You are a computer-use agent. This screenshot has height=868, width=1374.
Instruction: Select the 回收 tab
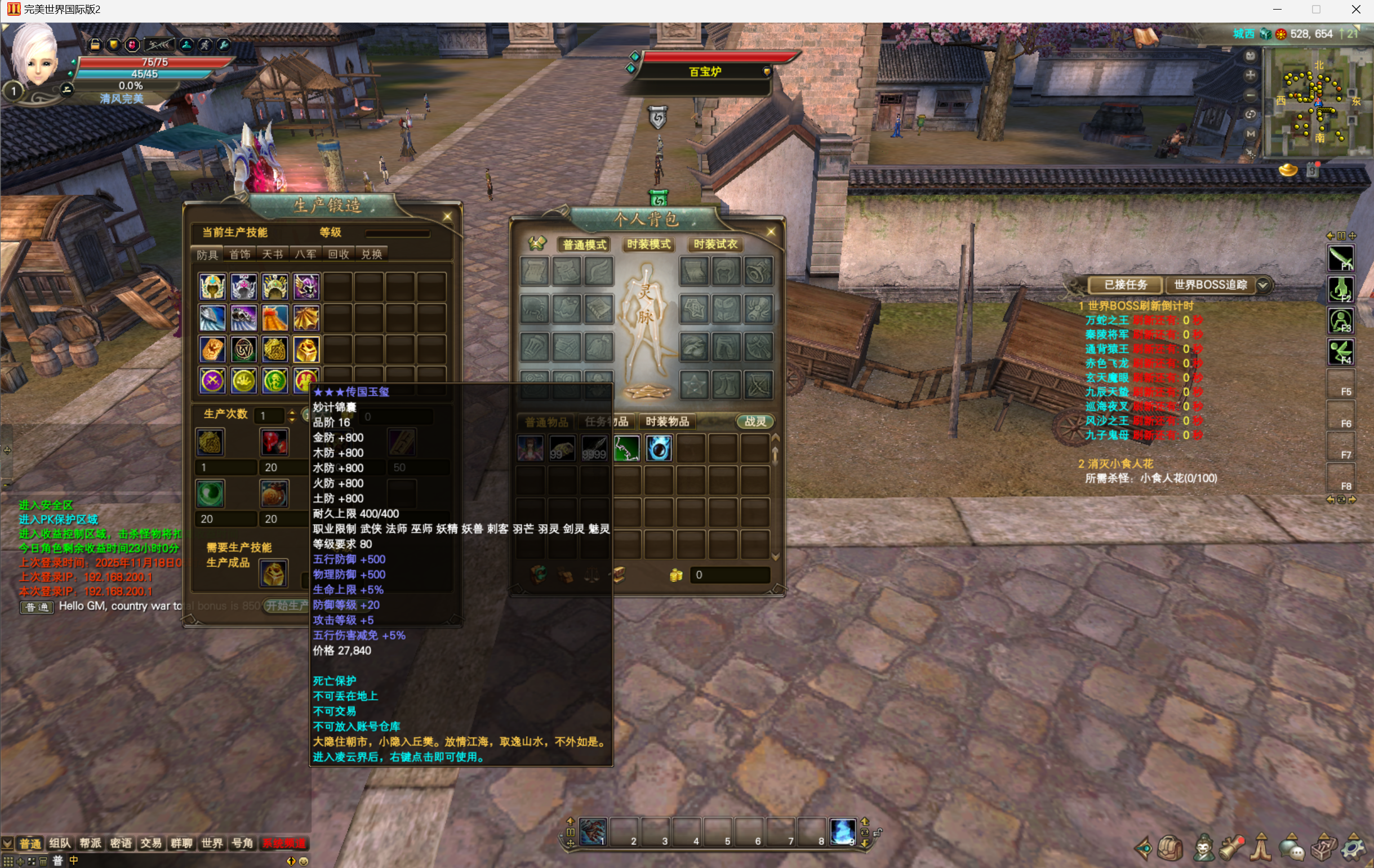click(x=339, y=255)
